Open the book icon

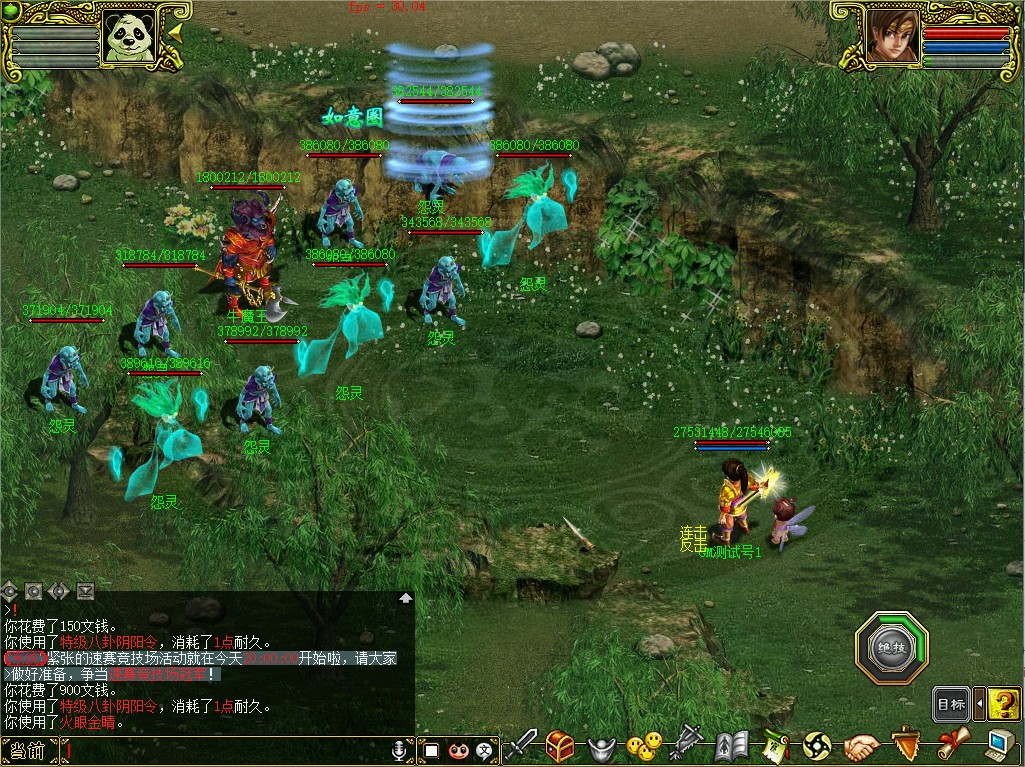(x=731, y=746)
